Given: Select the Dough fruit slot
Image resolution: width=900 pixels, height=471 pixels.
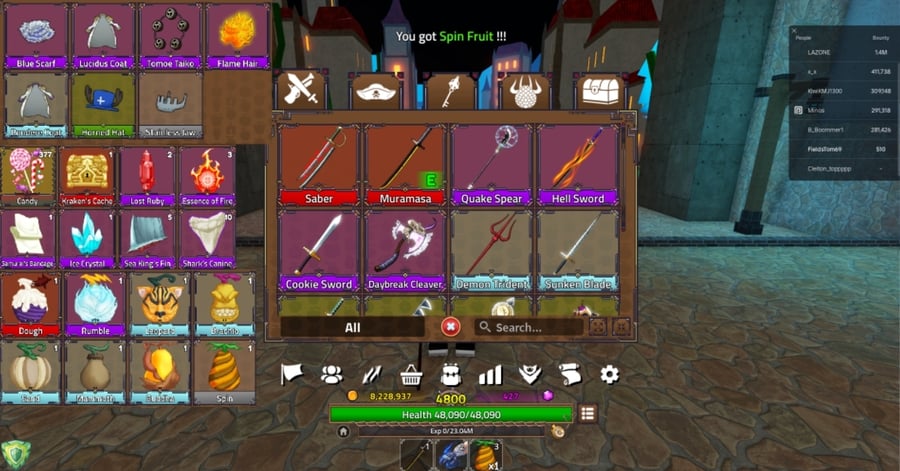Looking at the screenshot, I should (33, 304).
